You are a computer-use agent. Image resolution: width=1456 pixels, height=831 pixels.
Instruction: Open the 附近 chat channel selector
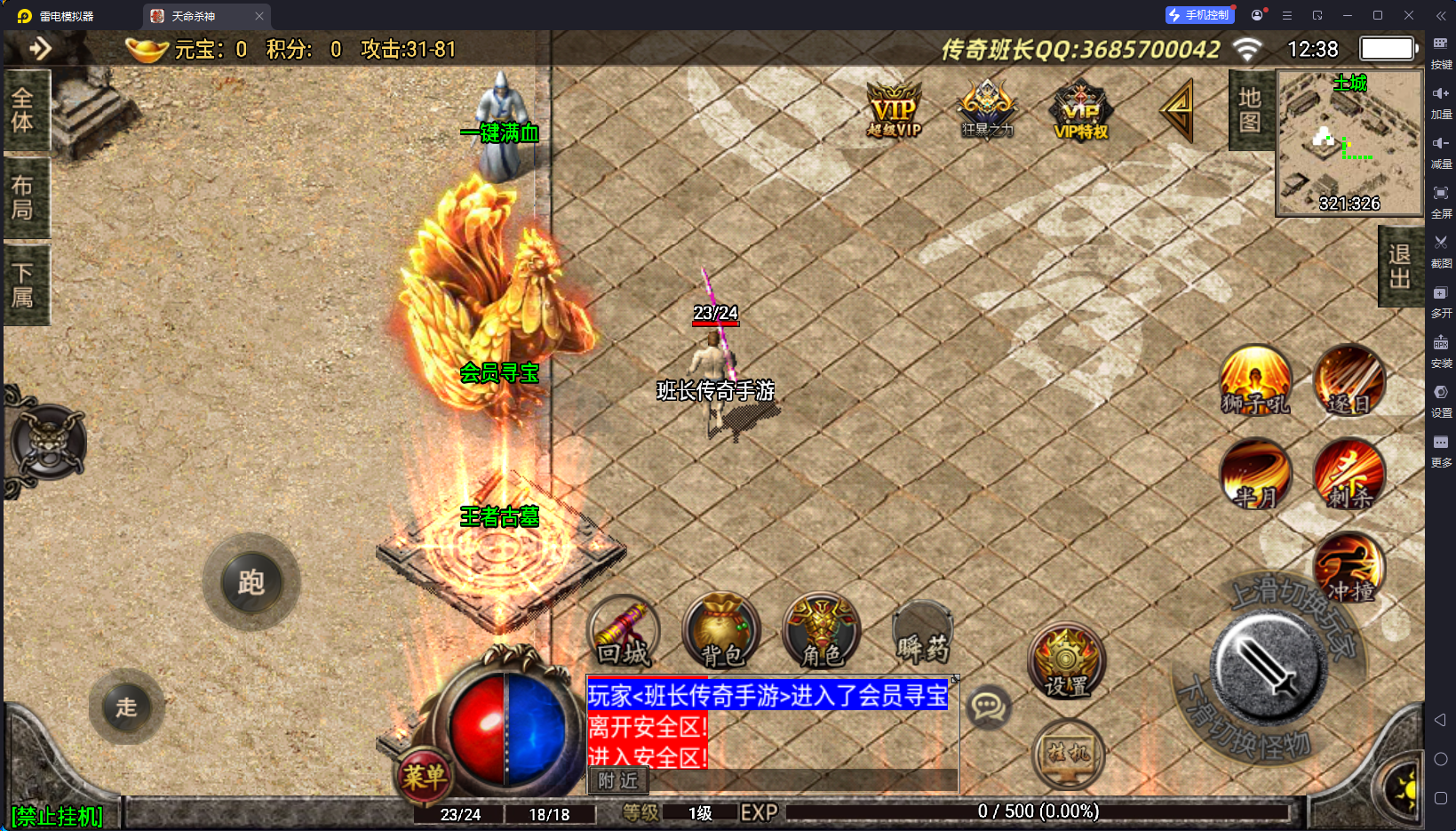pos(617,780)
